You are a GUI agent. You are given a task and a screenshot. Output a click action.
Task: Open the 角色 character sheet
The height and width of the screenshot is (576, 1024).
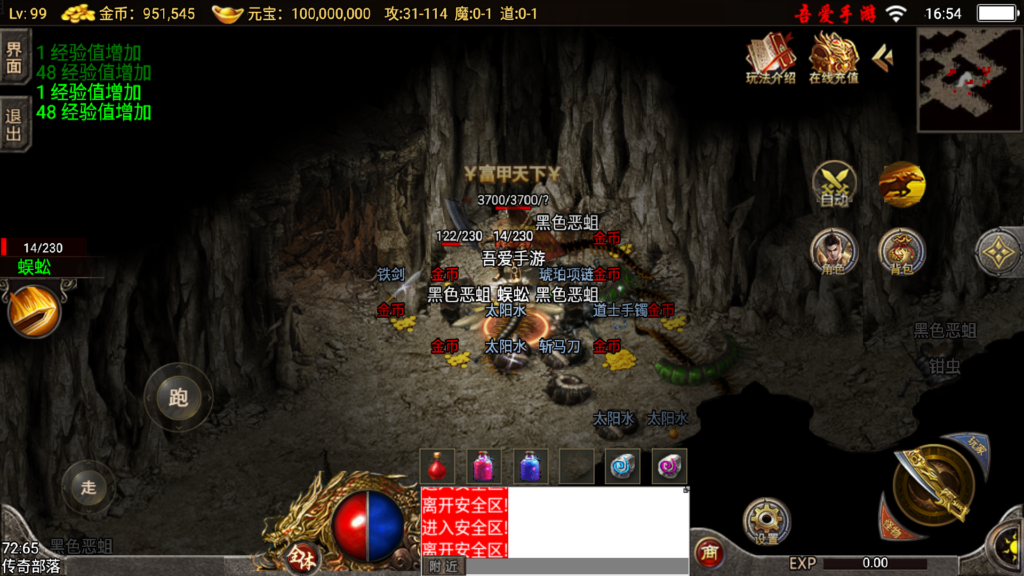coord(834,252)
